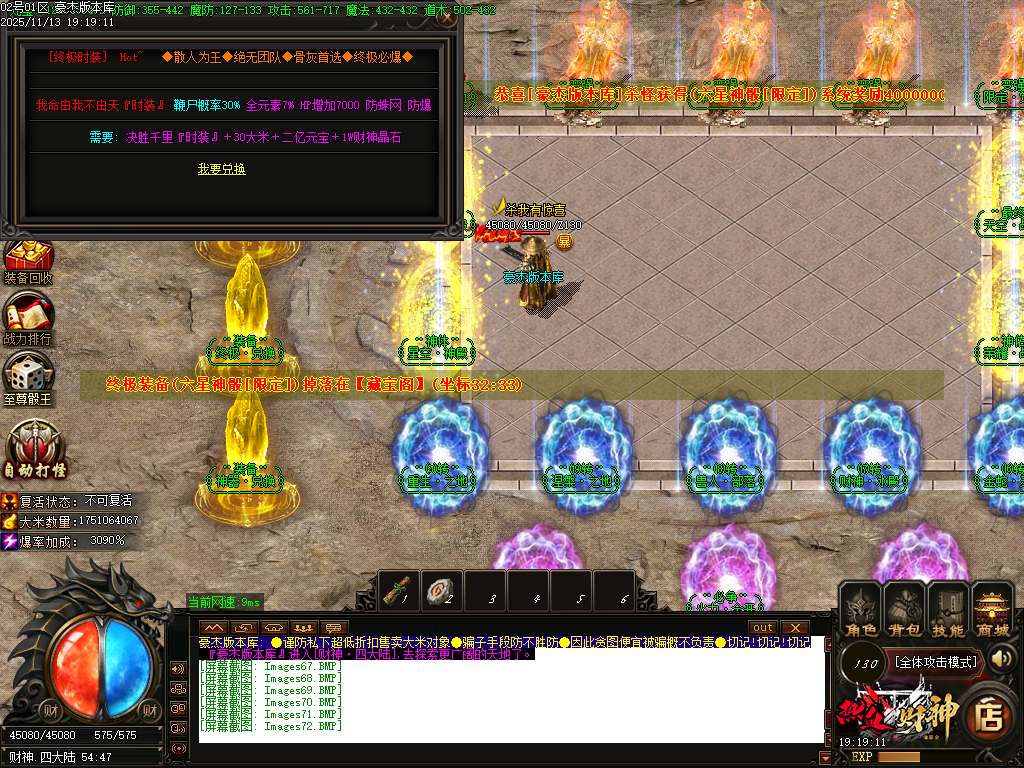Open the round 店 shop button
The width and height of the screenshot is (1024, 768).
pos(987,714)
